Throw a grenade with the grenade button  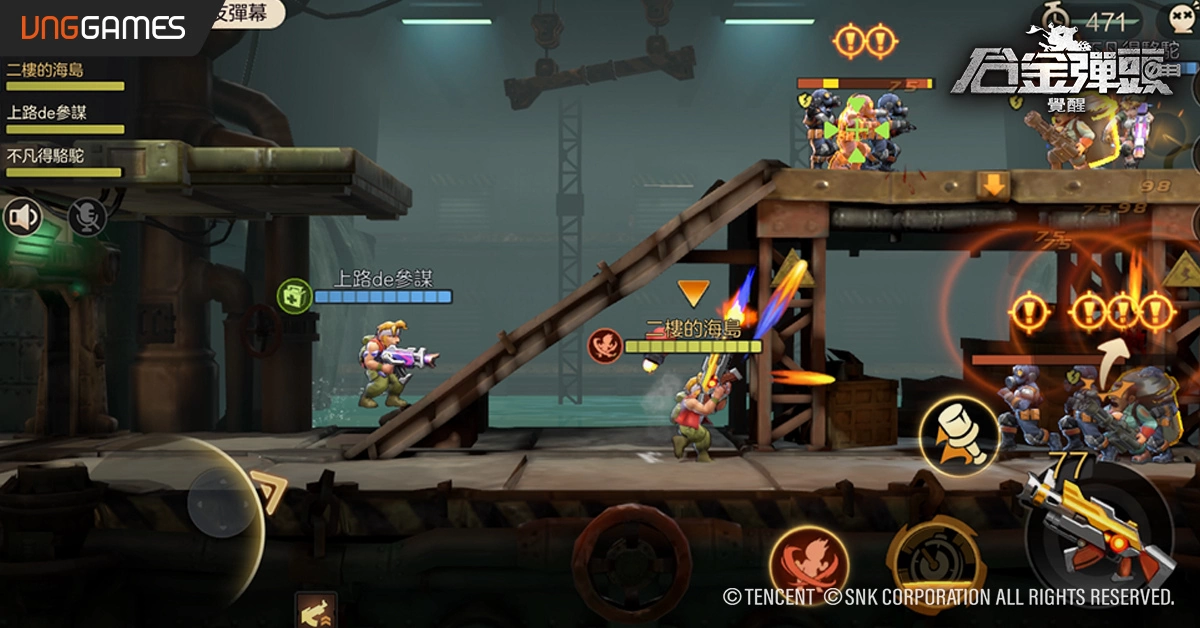pos(960,436)
